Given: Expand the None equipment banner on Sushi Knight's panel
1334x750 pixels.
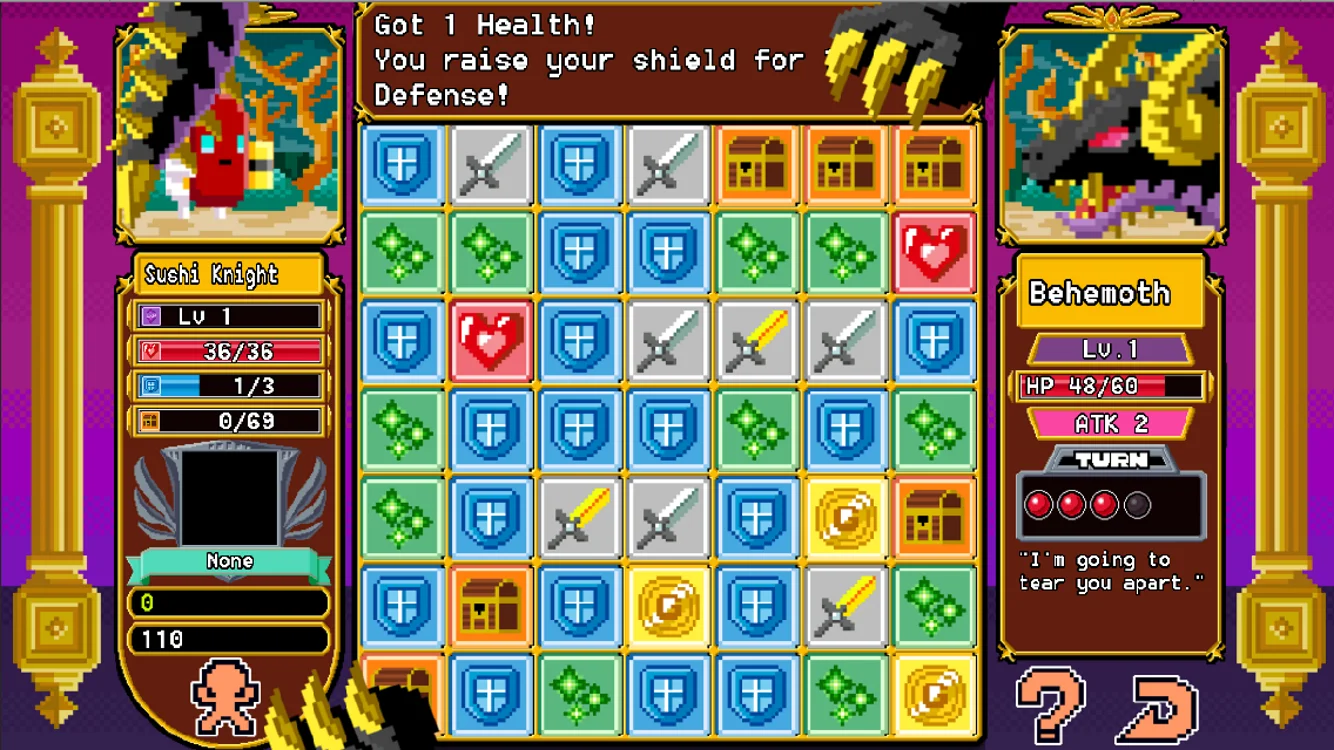Looking at the screenshot, I should click(228, 561).
